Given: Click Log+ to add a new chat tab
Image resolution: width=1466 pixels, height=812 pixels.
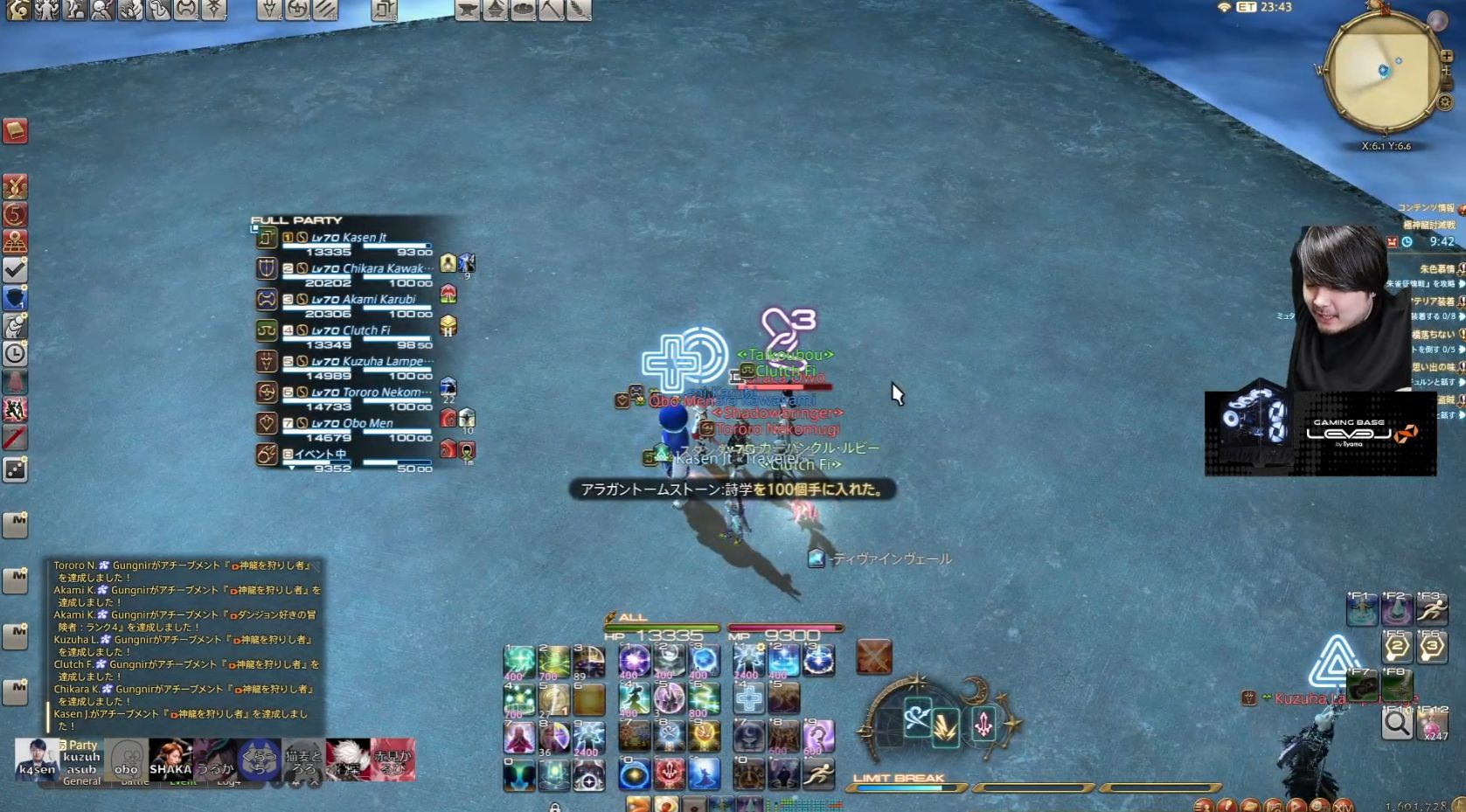Looking at the screenshot, I should [x=227, y=781].
